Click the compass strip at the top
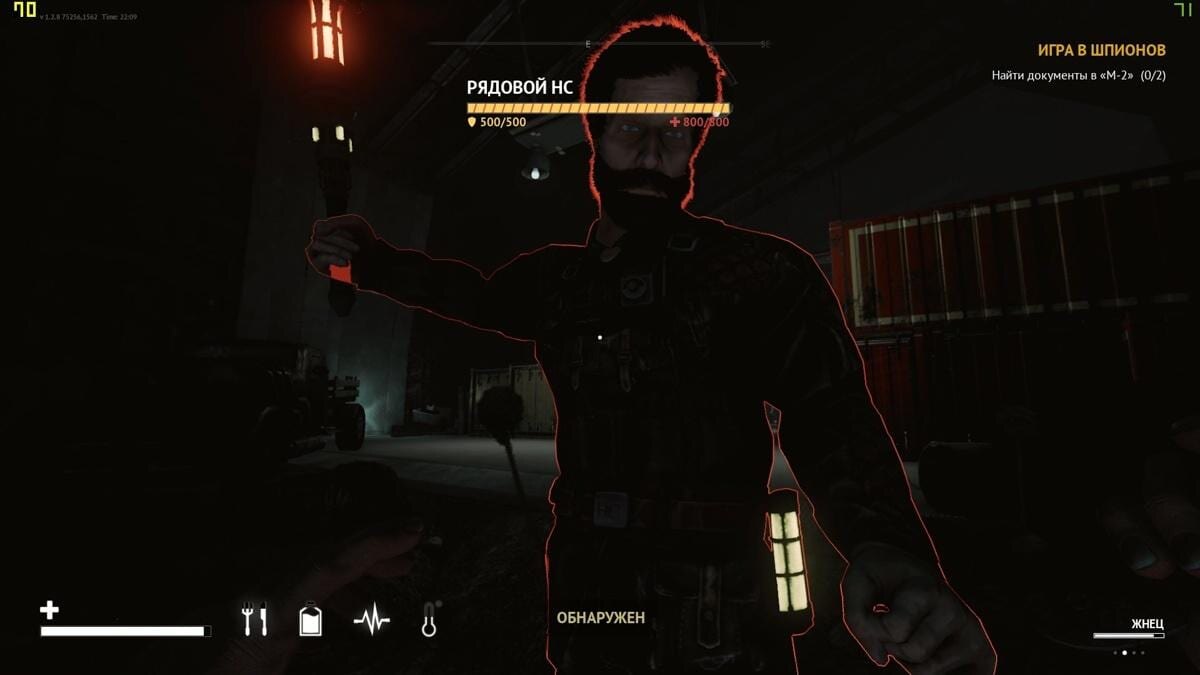1200x675 pixels. click(x=598, y=44)
